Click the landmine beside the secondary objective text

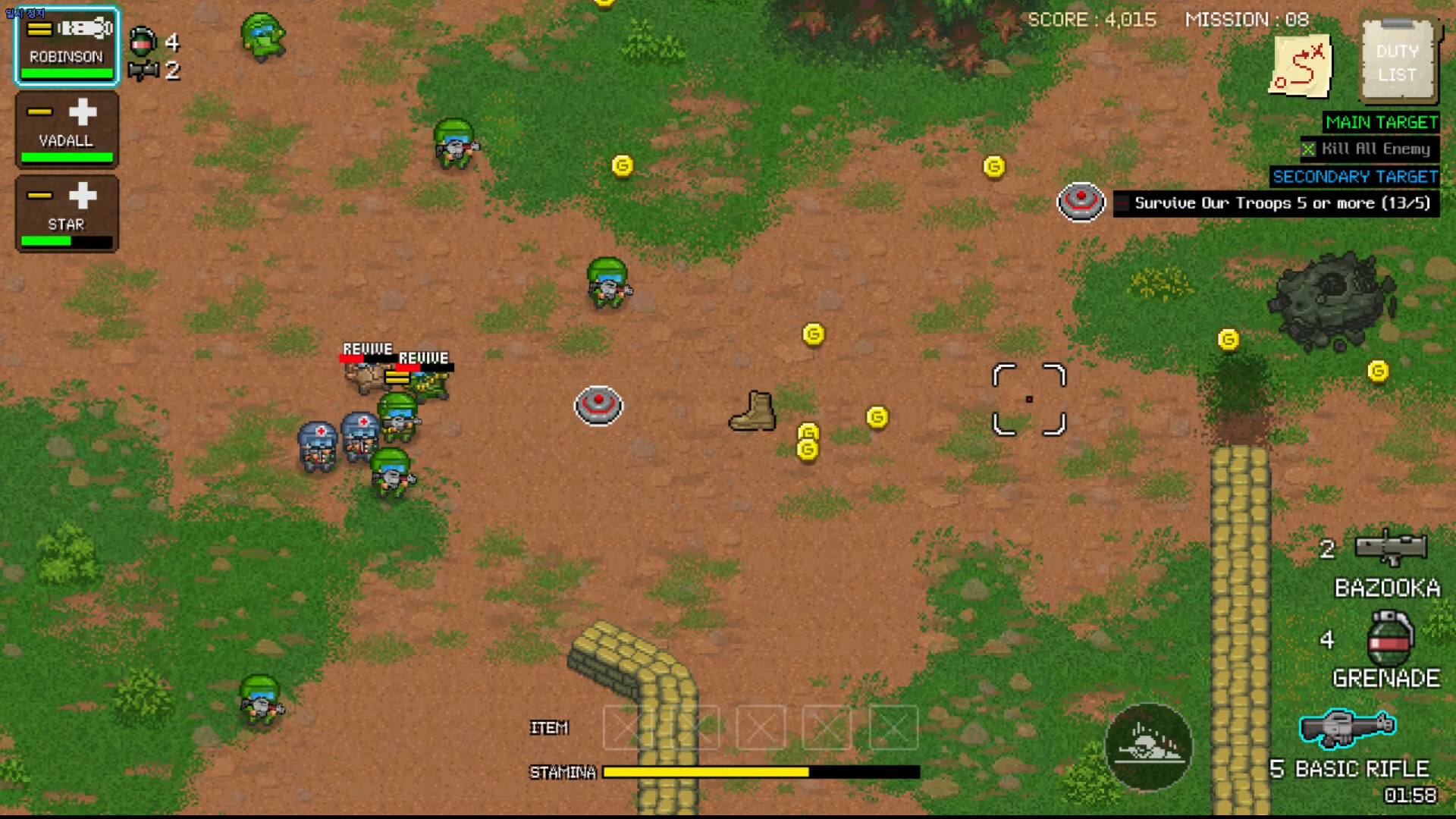(1081, 202)
